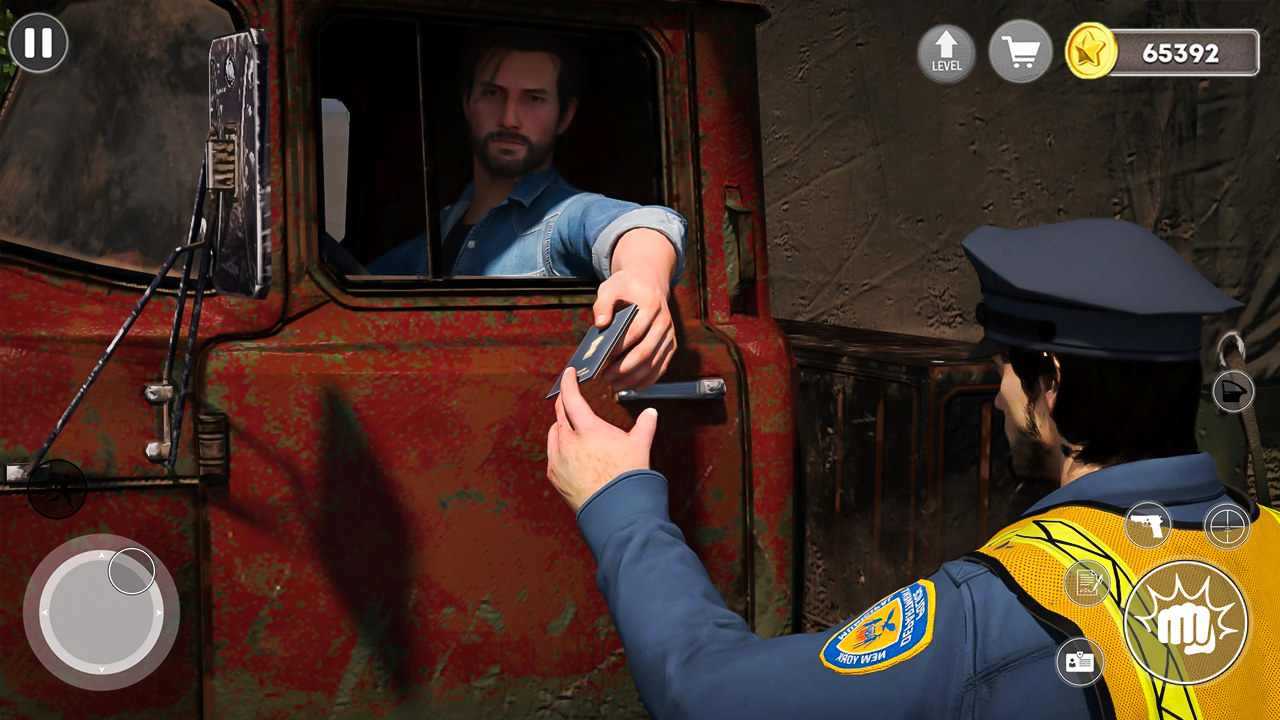The width and height of the screenshot is (1280, 720).
Task: Select the ticket-writing document icon
Action: pos(1088,580)
